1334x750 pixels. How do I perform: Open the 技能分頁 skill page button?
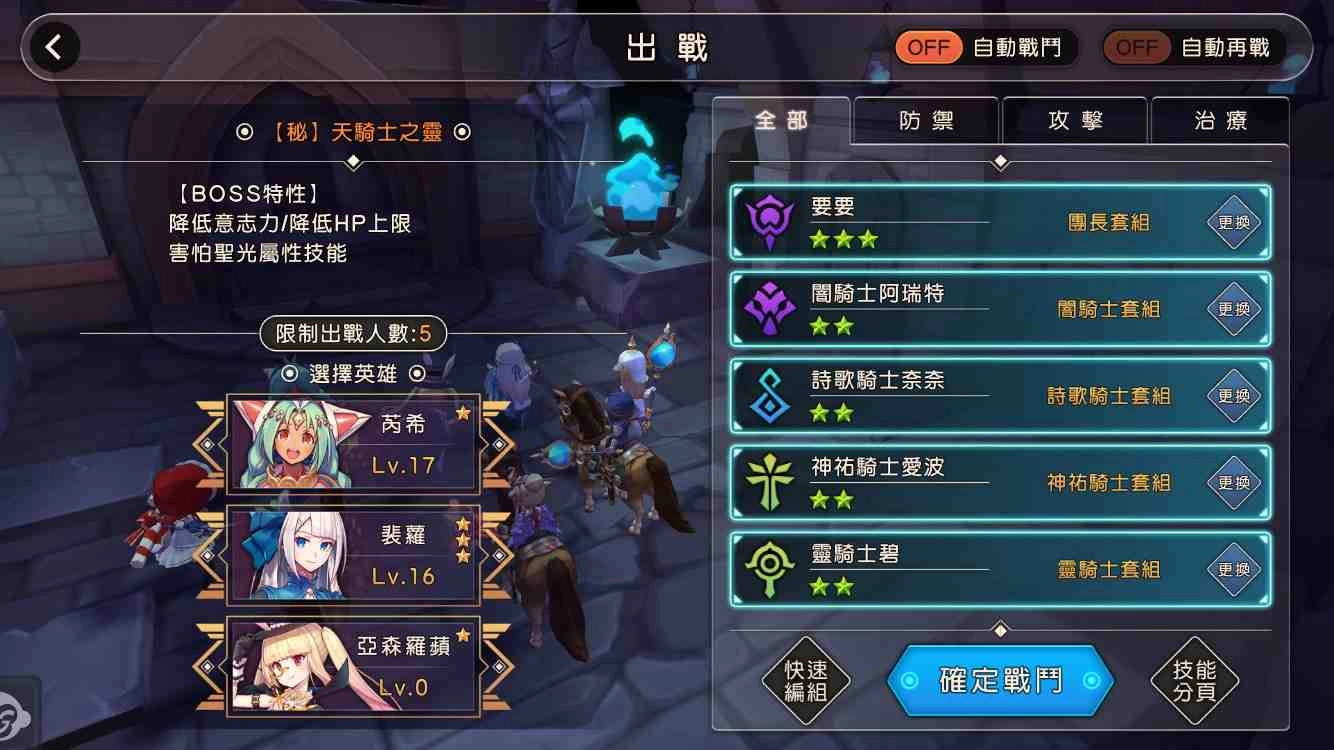click(1192, 681)
